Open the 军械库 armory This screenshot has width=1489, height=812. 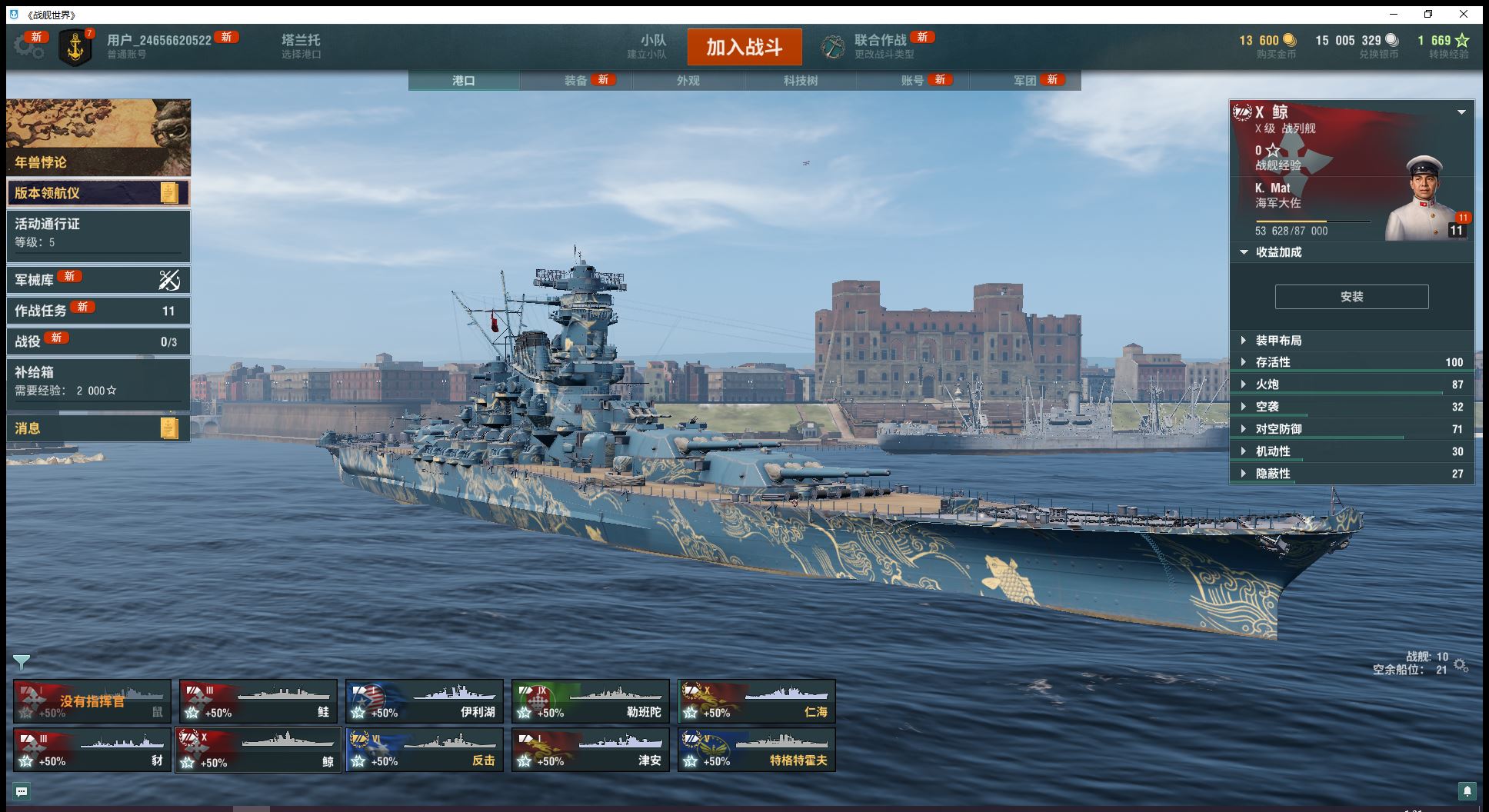click(98, 280)
